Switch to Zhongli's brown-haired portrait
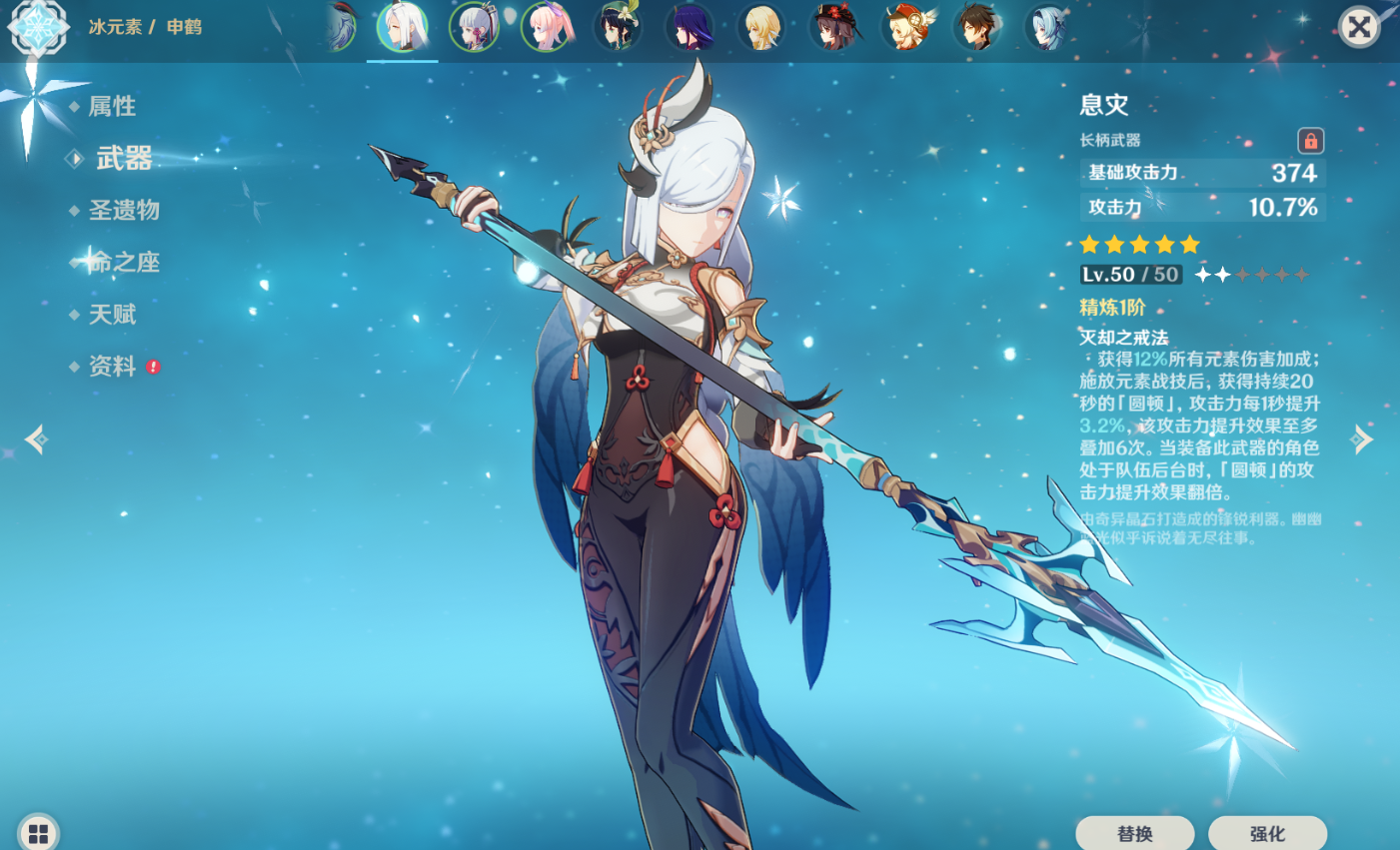The width and height of the screenshot is (1400, 850). coord(977,27)
